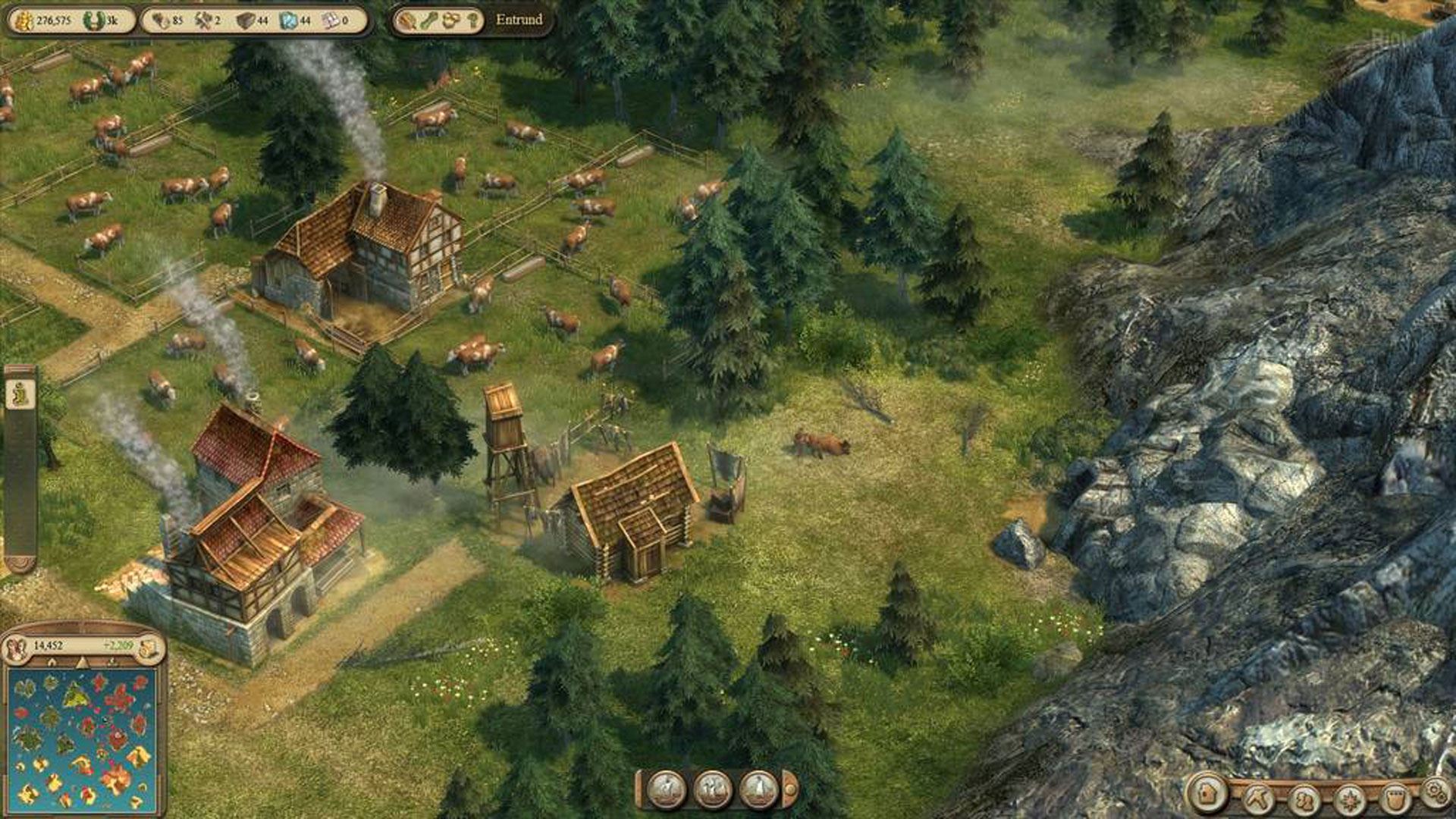
Task: Select the middle ship group button
Action: pos(713,789)
